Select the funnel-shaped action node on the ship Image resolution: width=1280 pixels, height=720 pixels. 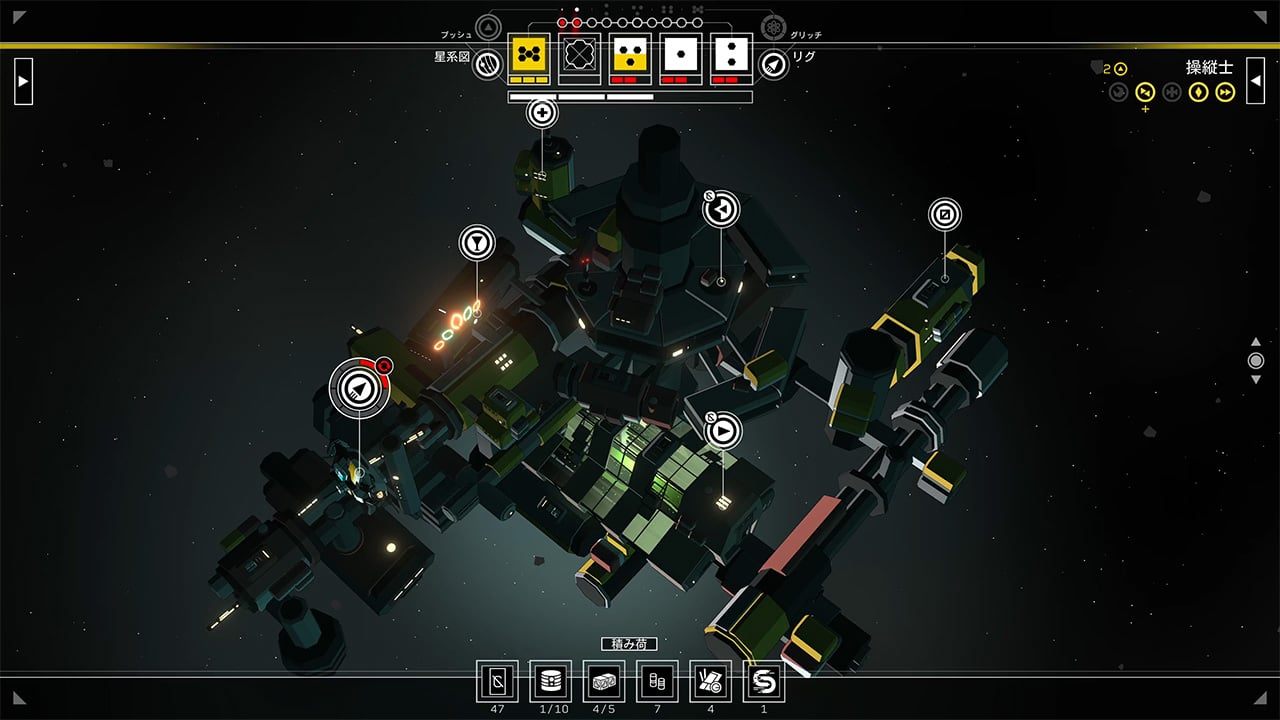pos(476,242)
